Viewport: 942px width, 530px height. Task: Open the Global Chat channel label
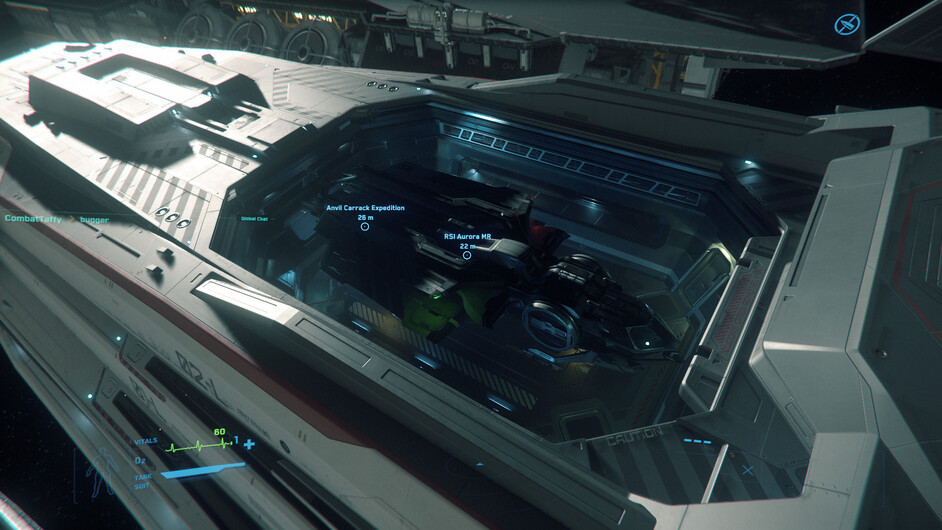(x=254, y=219)
